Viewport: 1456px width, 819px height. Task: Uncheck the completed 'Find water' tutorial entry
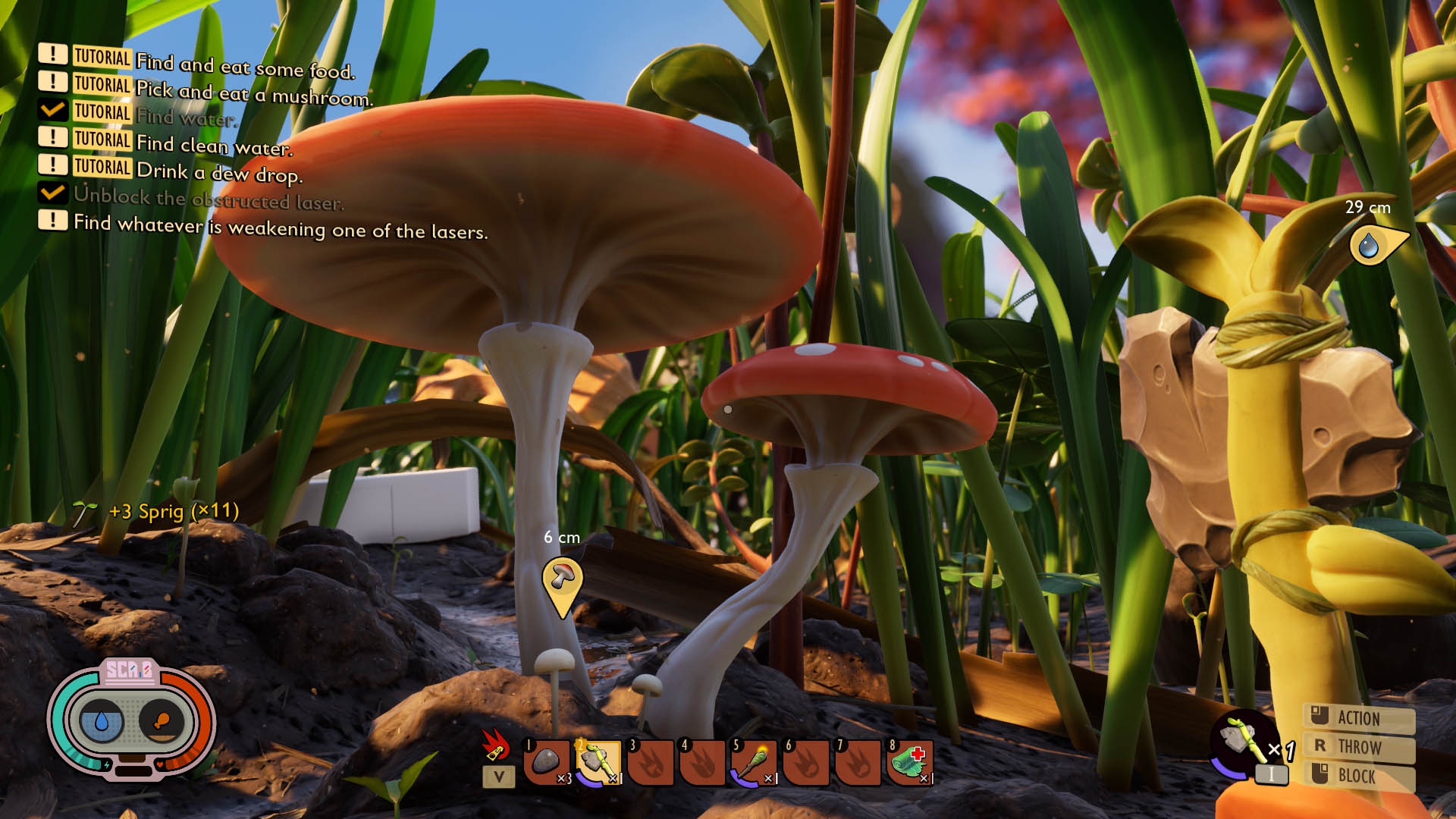52,112
